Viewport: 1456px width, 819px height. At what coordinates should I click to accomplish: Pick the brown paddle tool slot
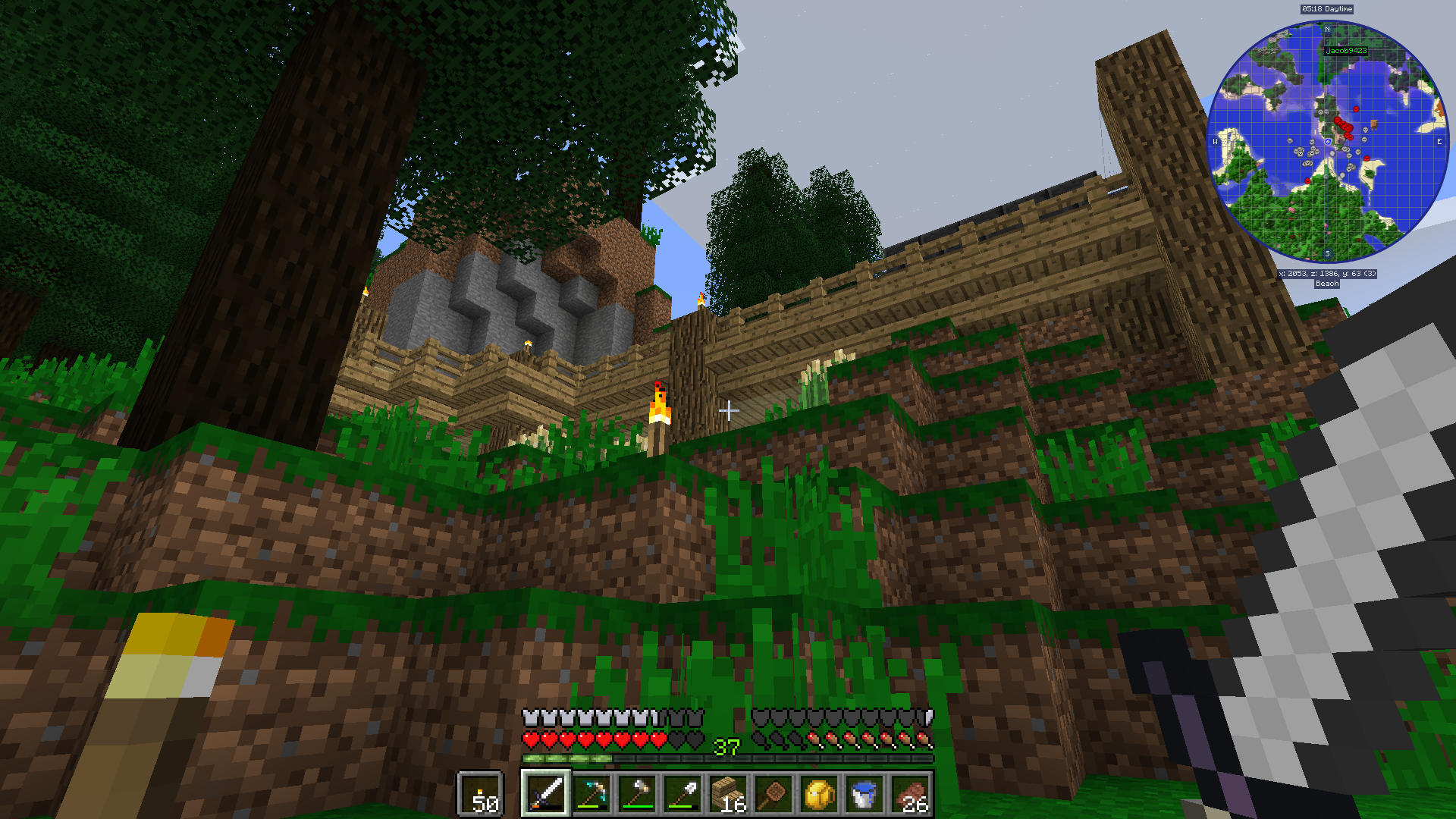click(773, 793)
